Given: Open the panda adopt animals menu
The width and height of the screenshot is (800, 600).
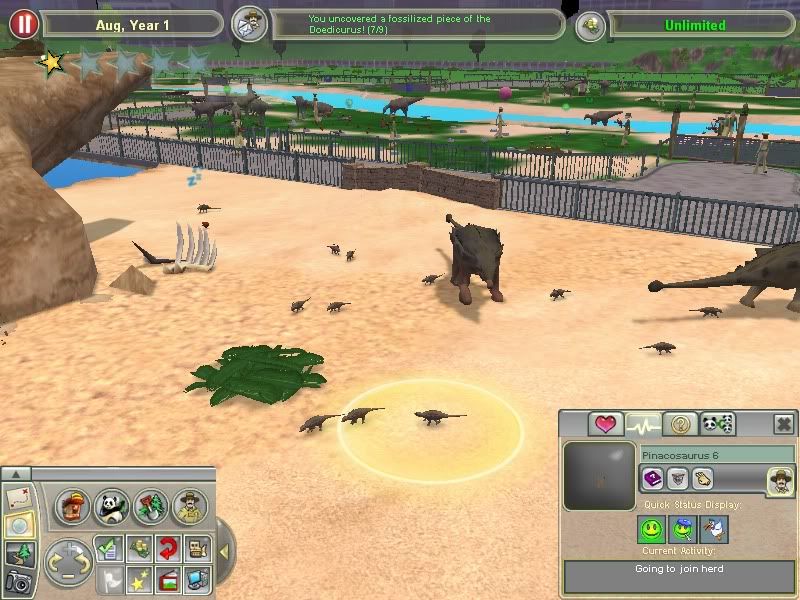Looking at the screenshot, I should 112,507.
